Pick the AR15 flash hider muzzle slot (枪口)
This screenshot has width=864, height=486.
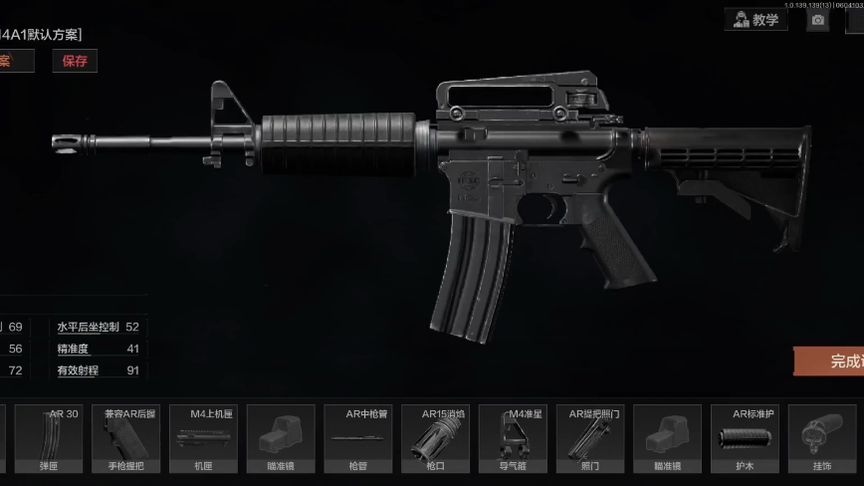pos(435,439)
